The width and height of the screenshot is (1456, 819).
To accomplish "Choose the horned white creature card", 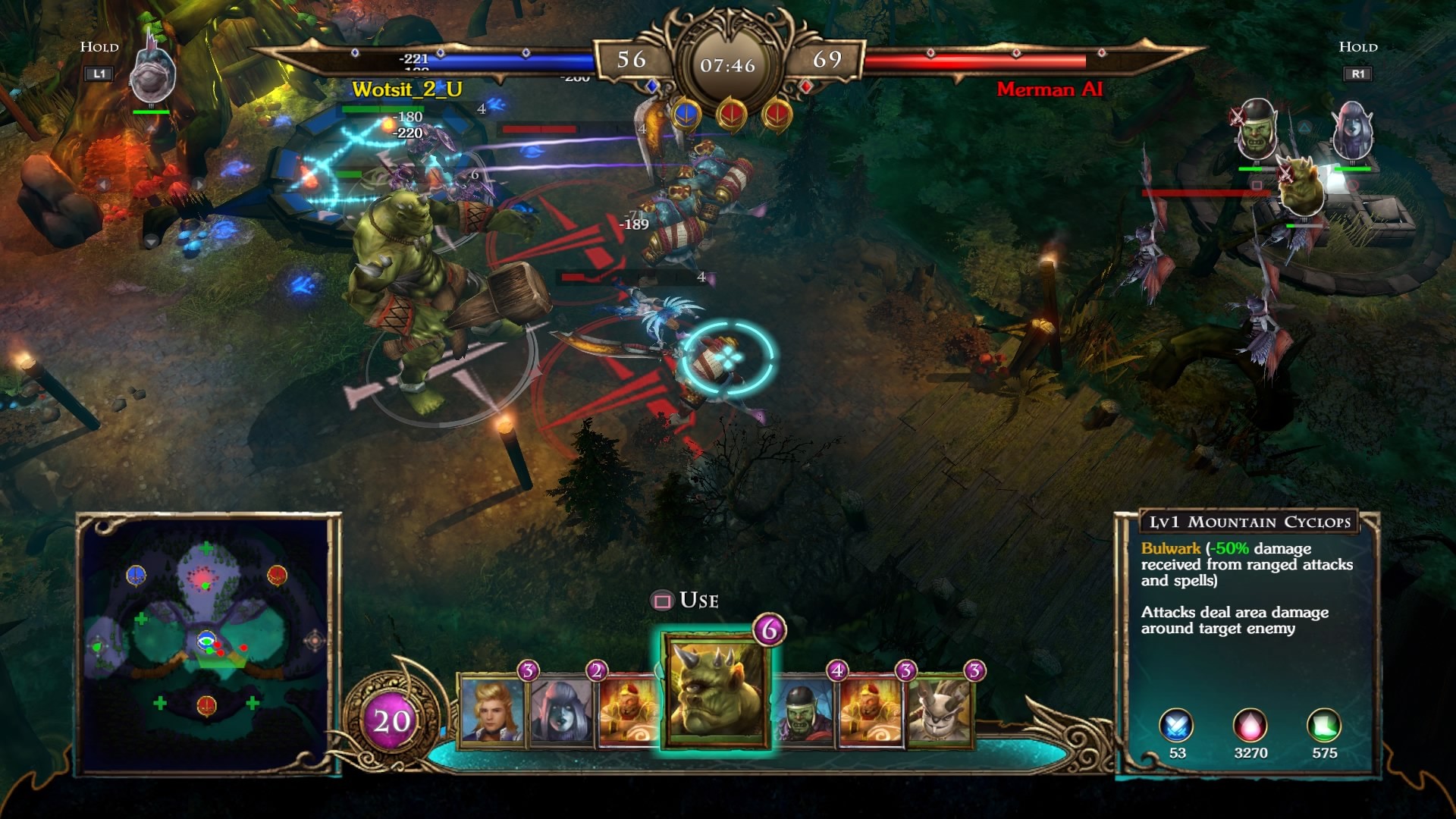I will coord(939,711).
